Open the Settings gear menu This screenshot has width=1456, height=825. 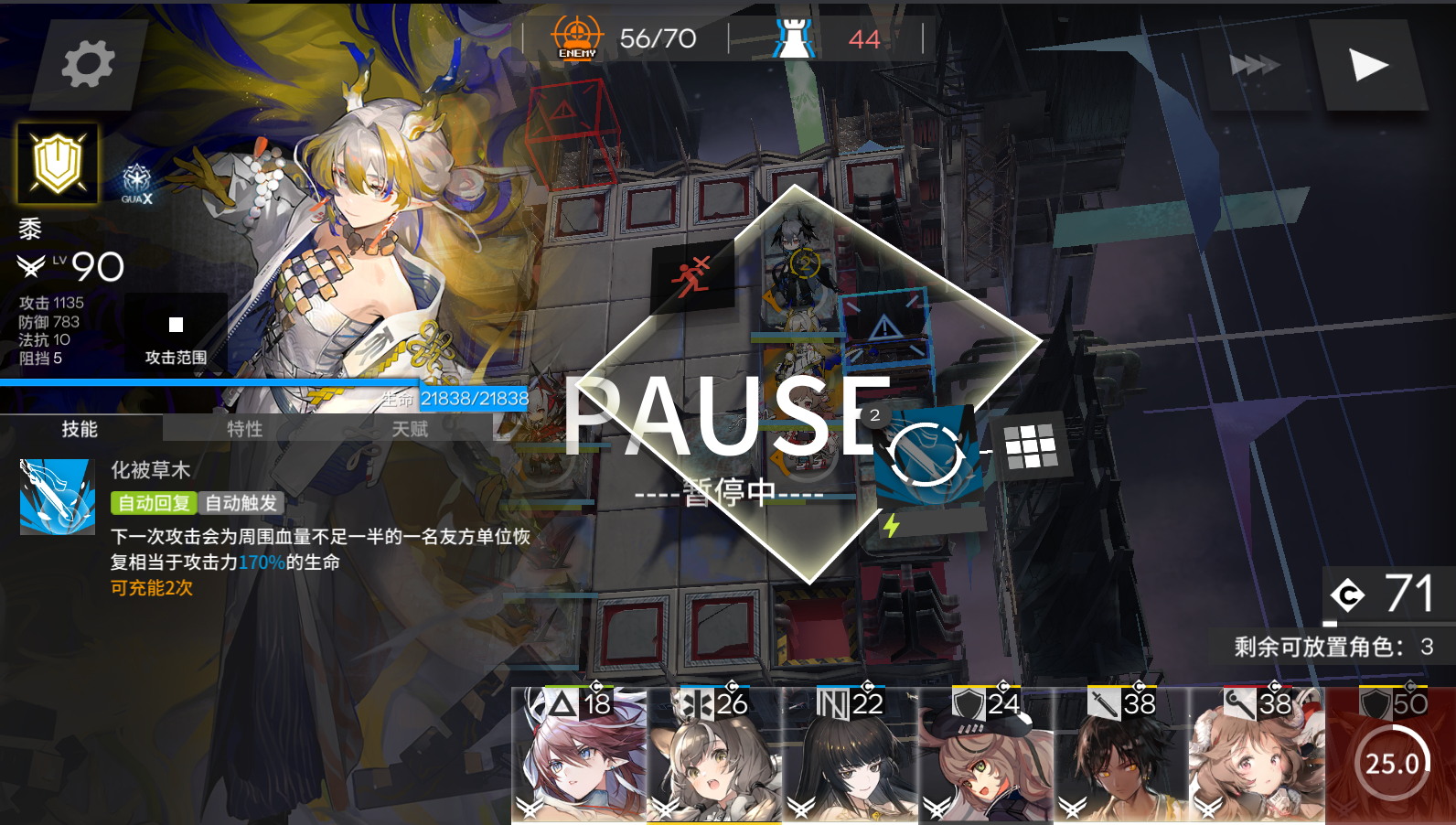click(x=85, y=64)
